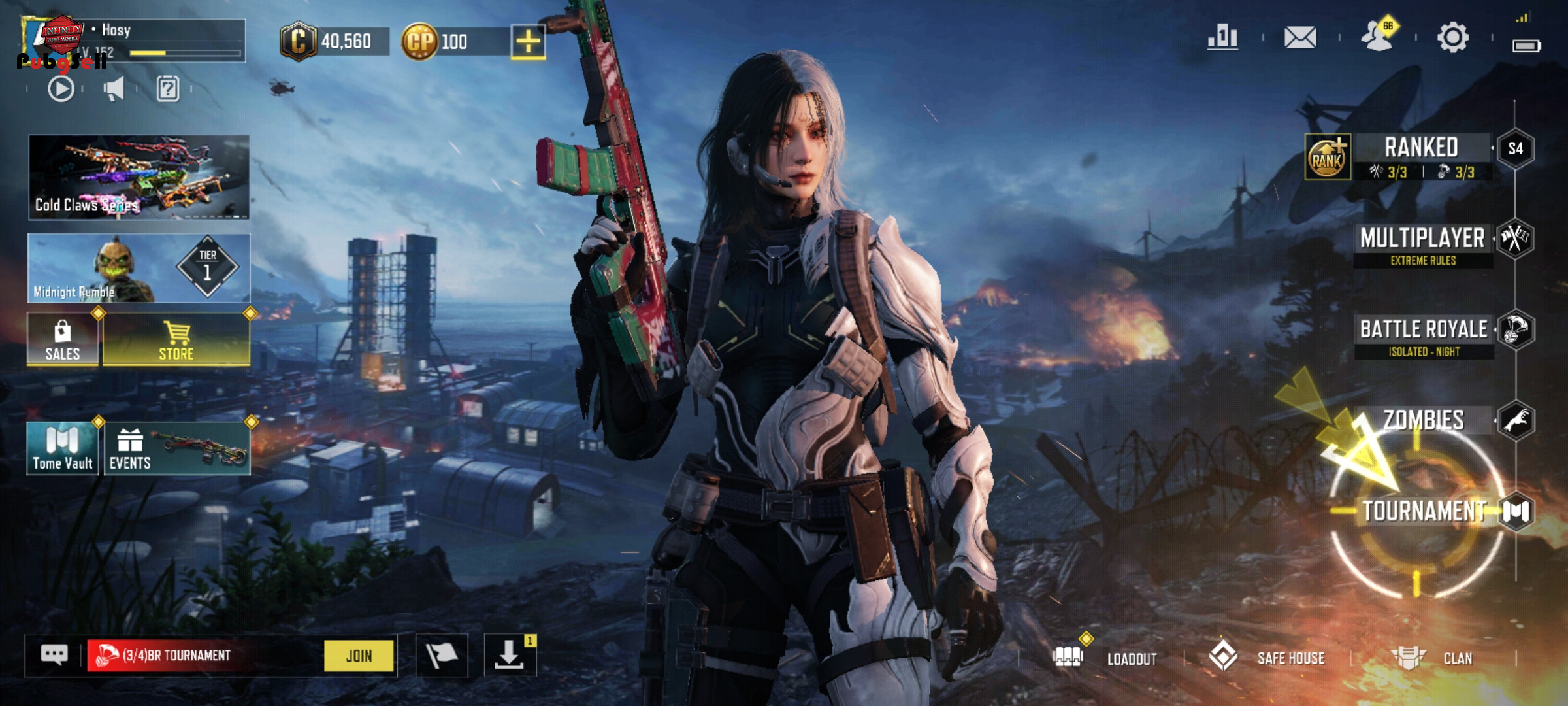Open the Store
The height and width of the screenshot is (706, 1568).
[176, 339]
